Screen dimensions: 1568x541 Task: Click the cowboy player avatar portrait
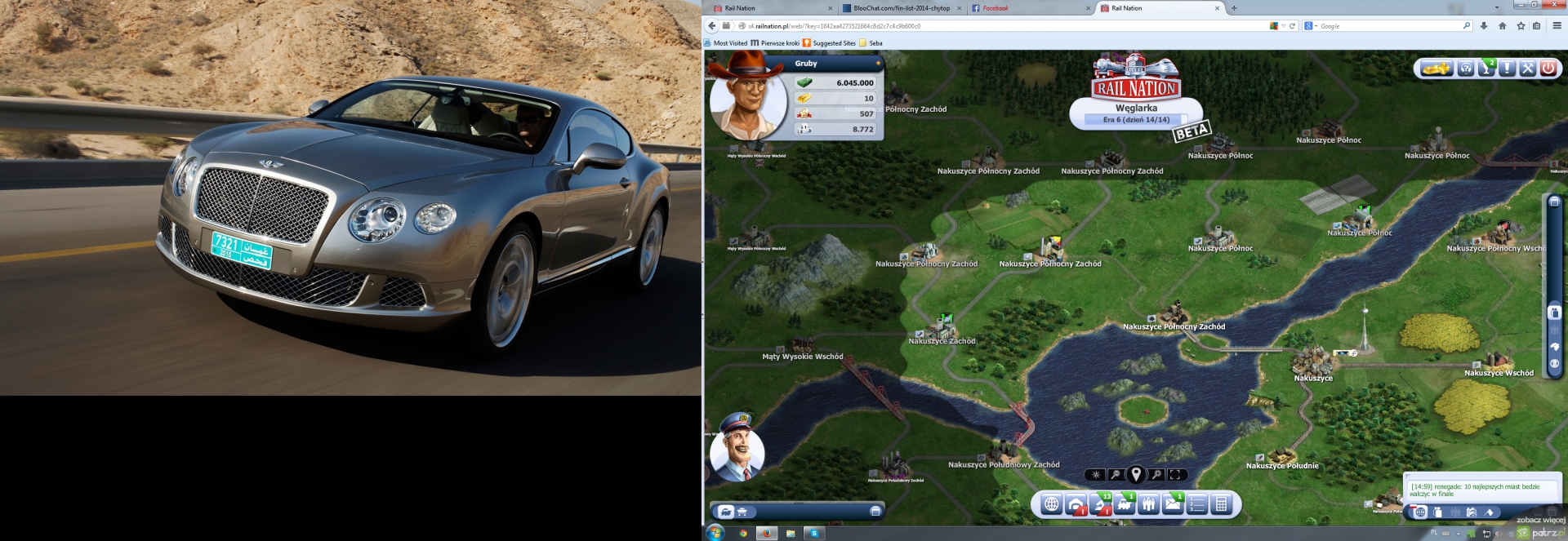[x=746, y=98]
